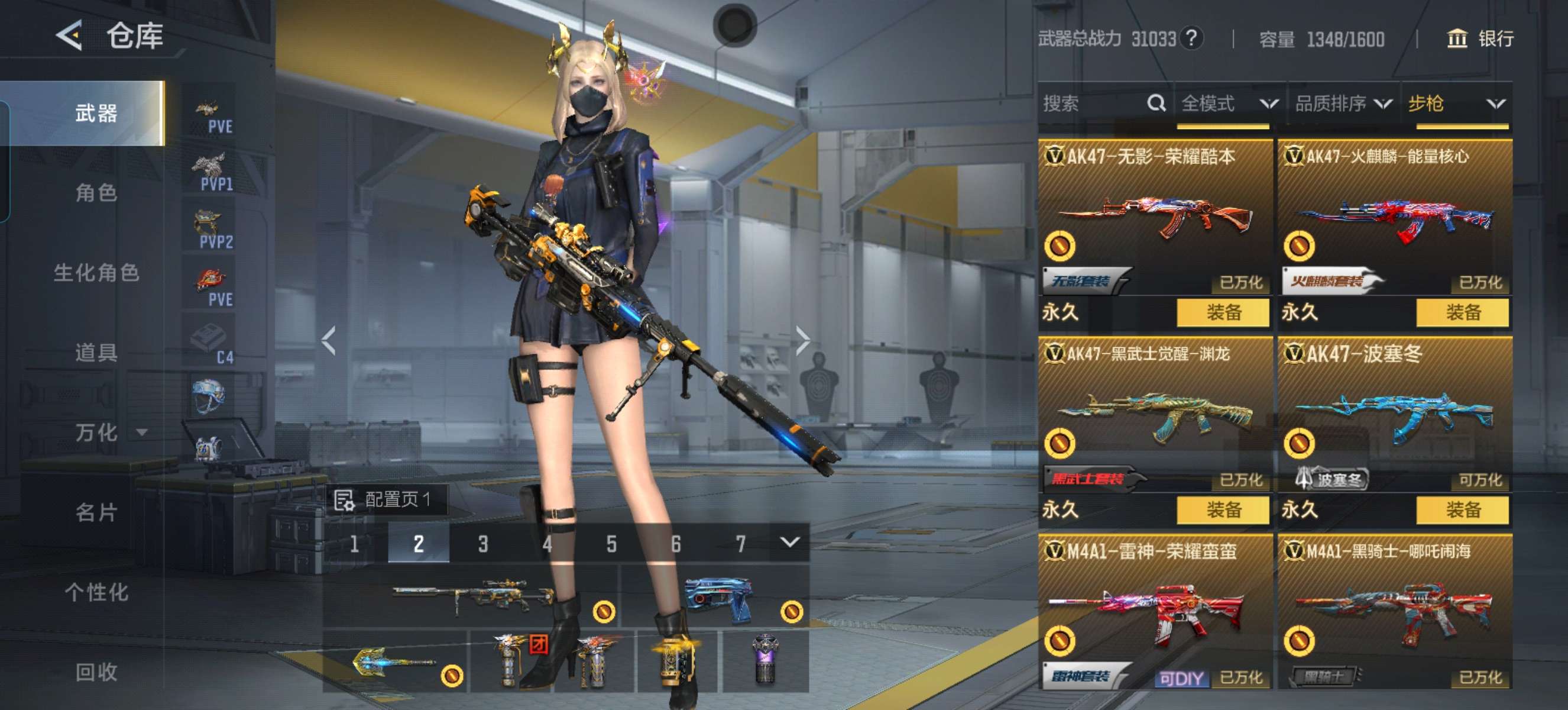Switch to 个性化 tab
This screenshot has width=1568, height=710.
coord(96,592)
